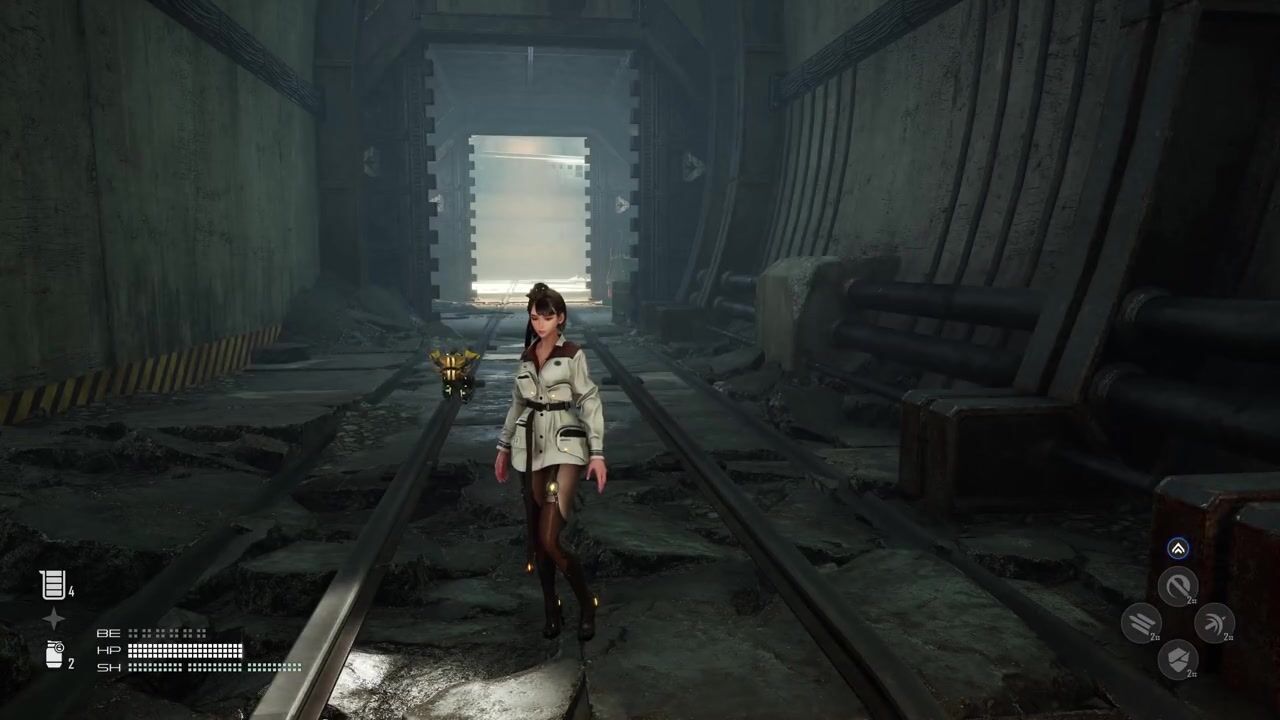
Task: Select the grenade item slot
Action: pyautogui.click(x=54, y=655)
